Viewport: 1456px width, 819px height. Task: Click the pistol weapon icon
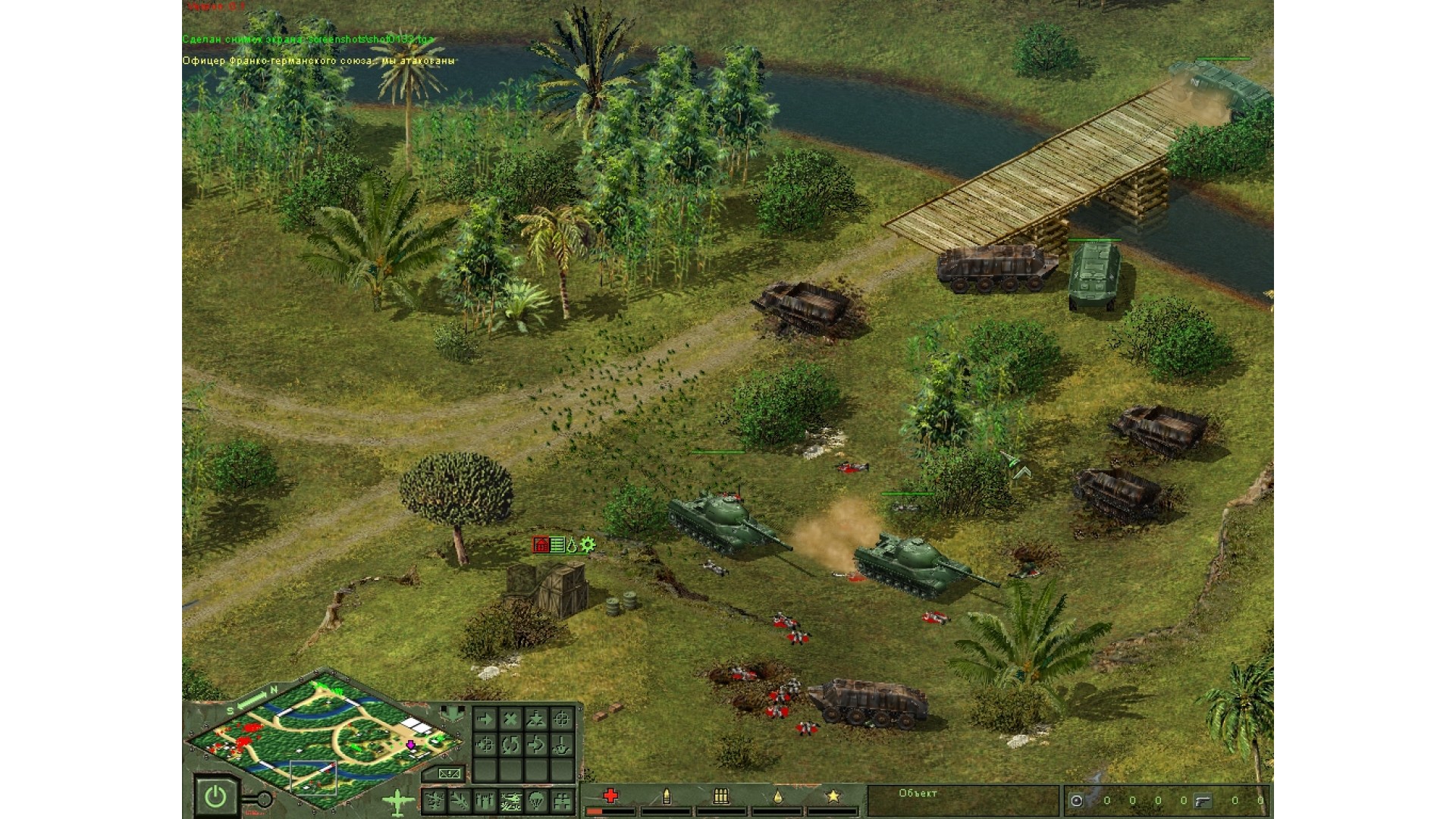[x=1202, y=800]
